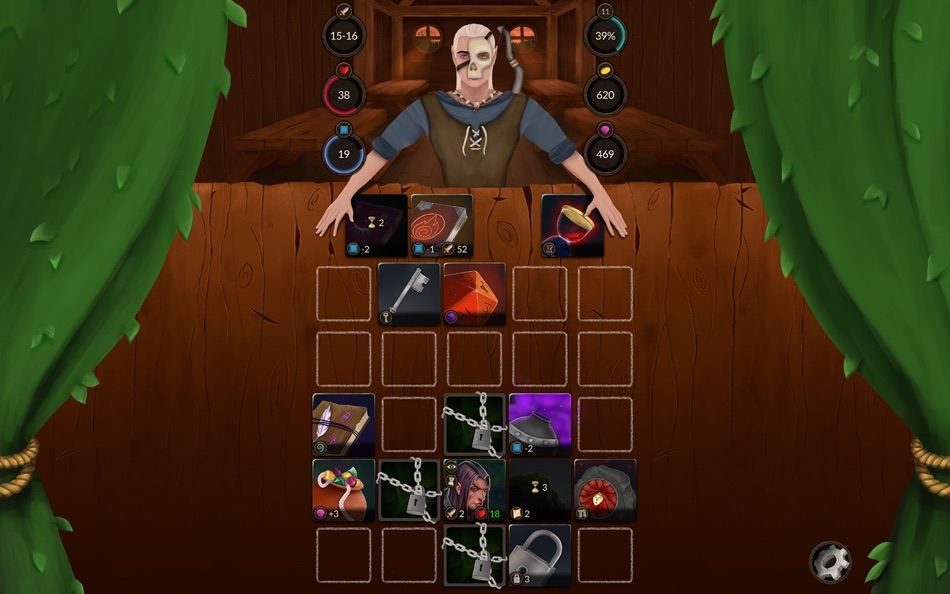Viewport: 950px width, 594px height.
Task: Select the chained card left of hero
Action: pos(409,489)
